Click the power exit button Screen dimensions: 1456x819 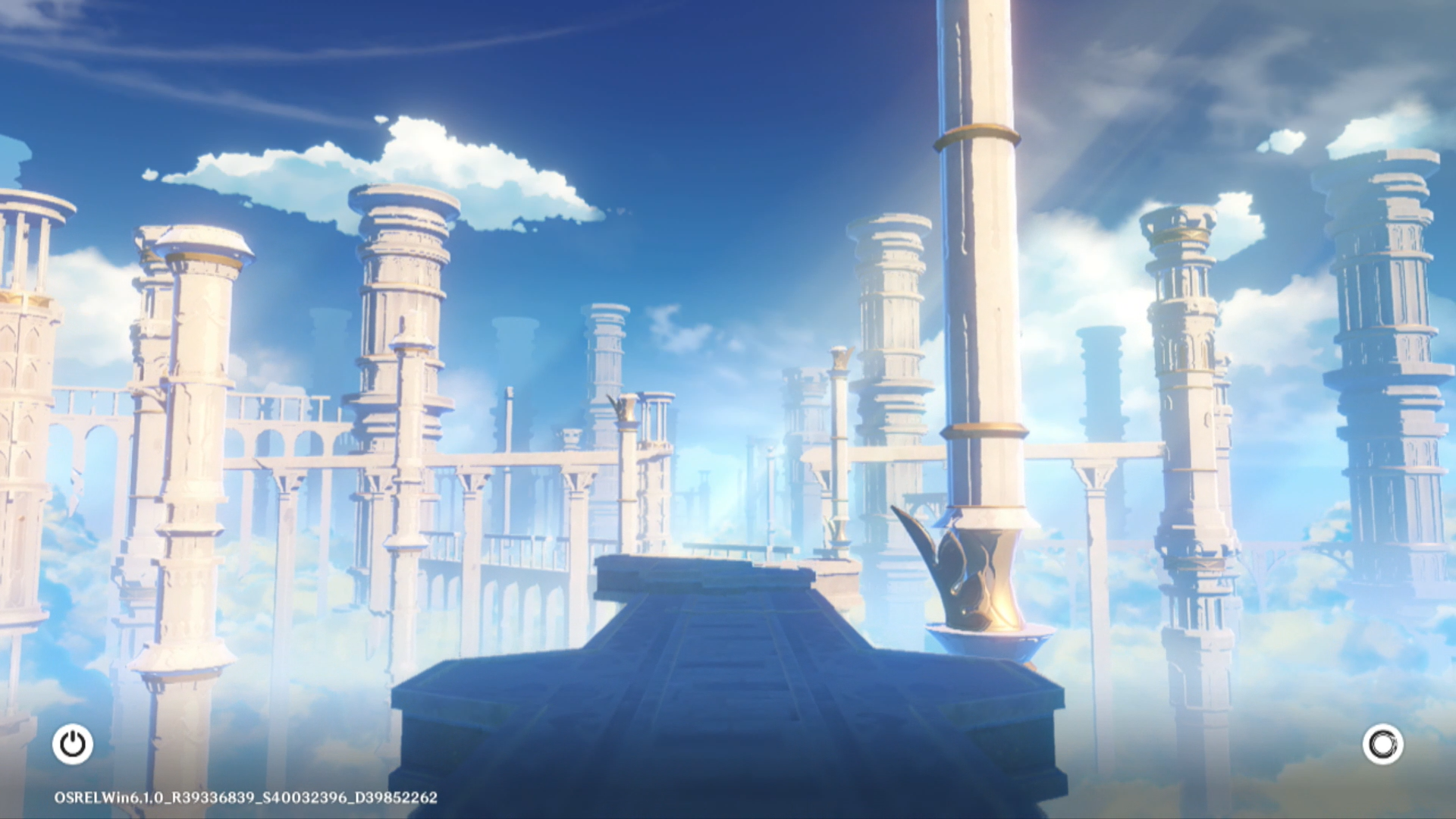pyautogui.click(x=73, y=744)
